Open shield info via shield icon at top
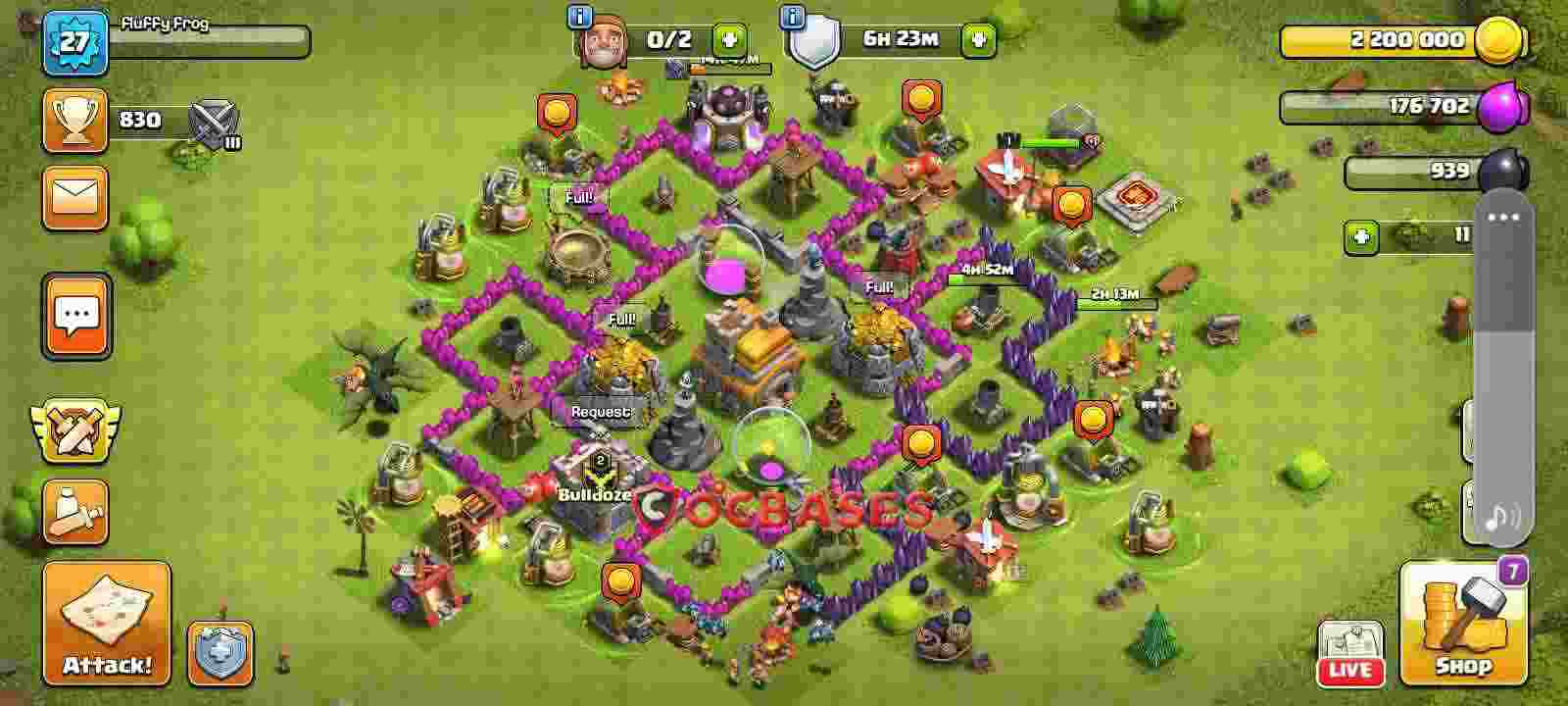The image size is (1568, 706). (813, 39)
